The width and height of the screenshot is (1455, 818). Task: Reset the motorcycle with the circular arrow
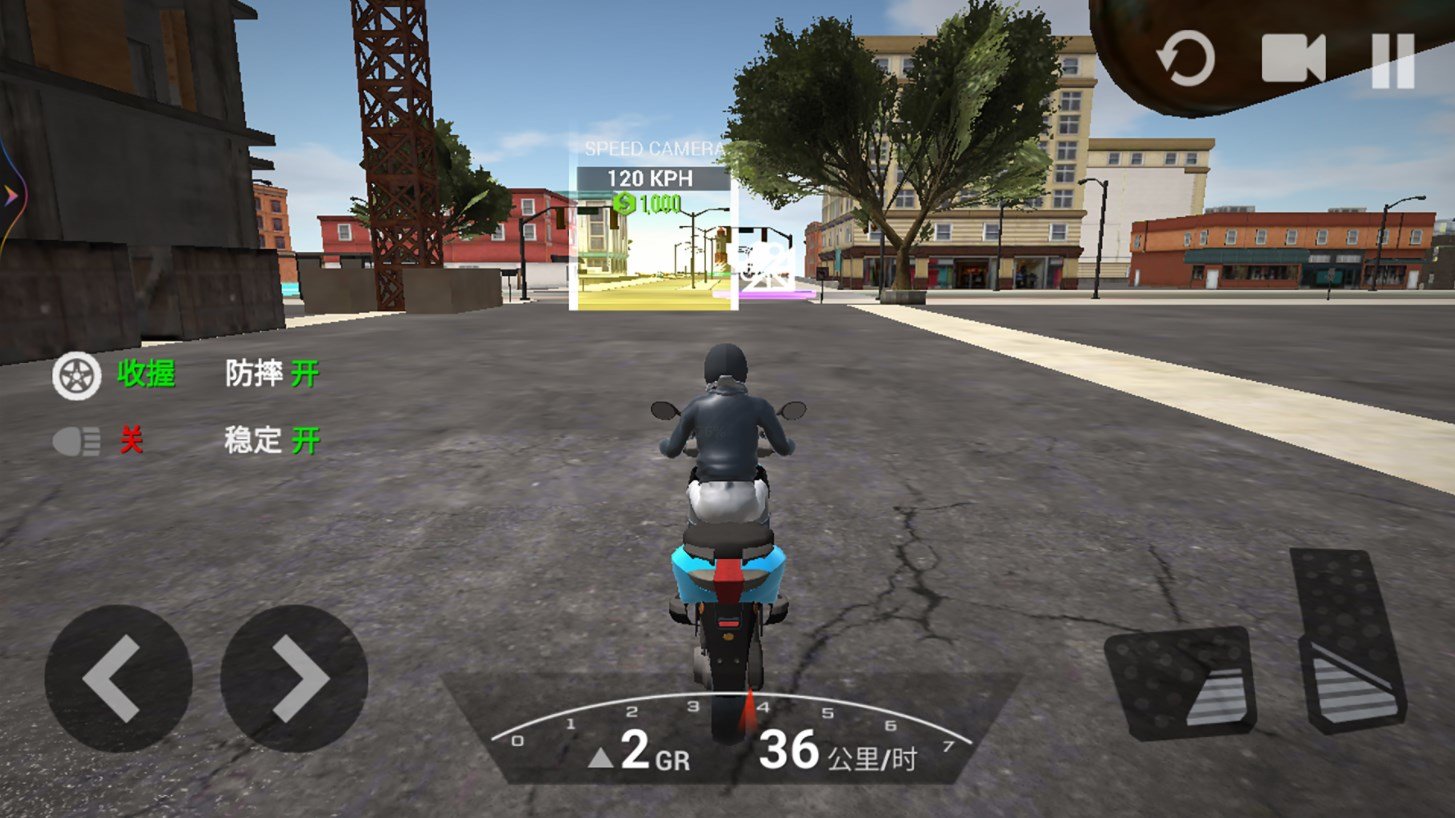click(1186, 59)
